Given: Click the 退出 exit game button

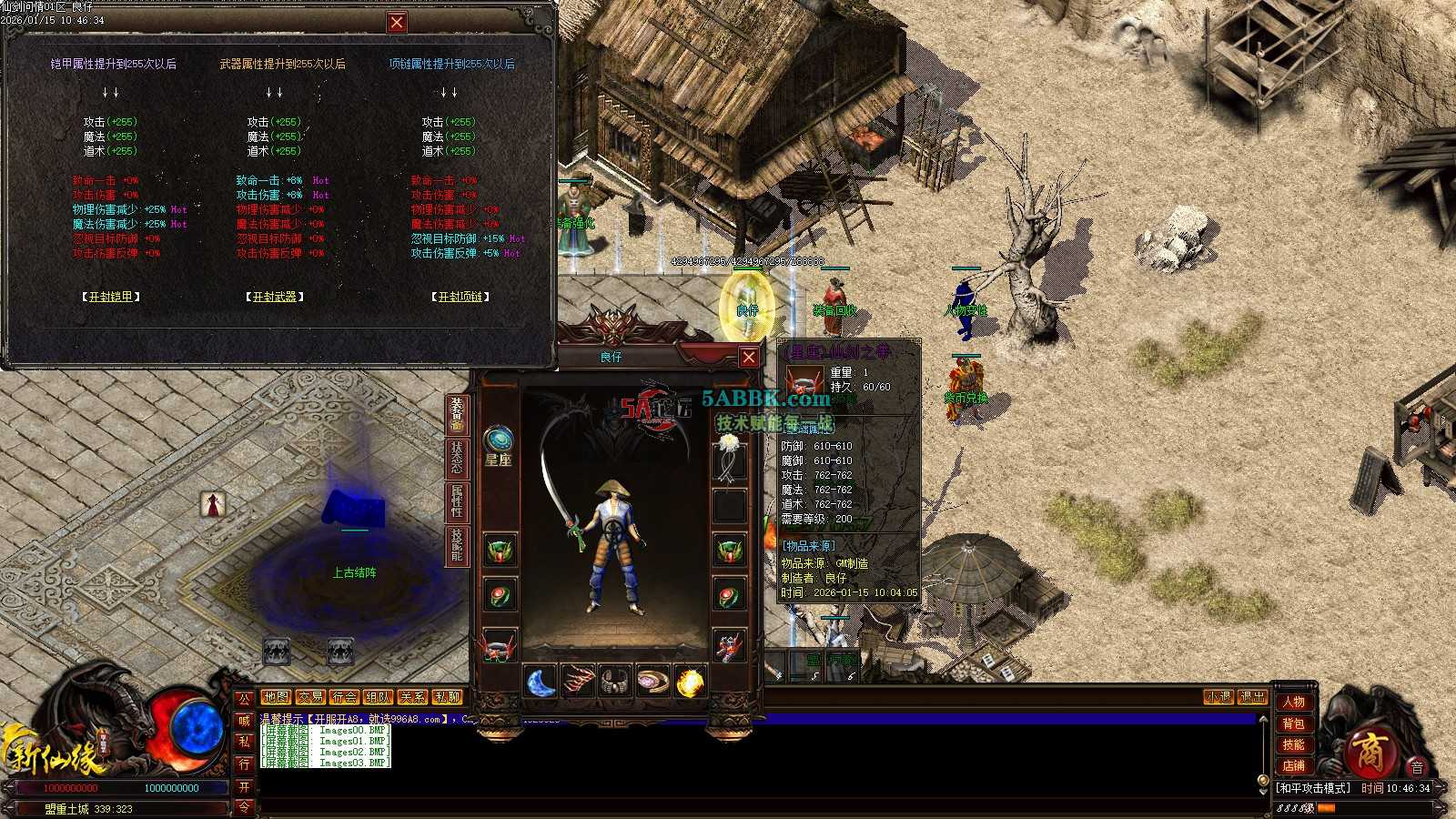Looking at the screenshot, I should point(1252,697).
